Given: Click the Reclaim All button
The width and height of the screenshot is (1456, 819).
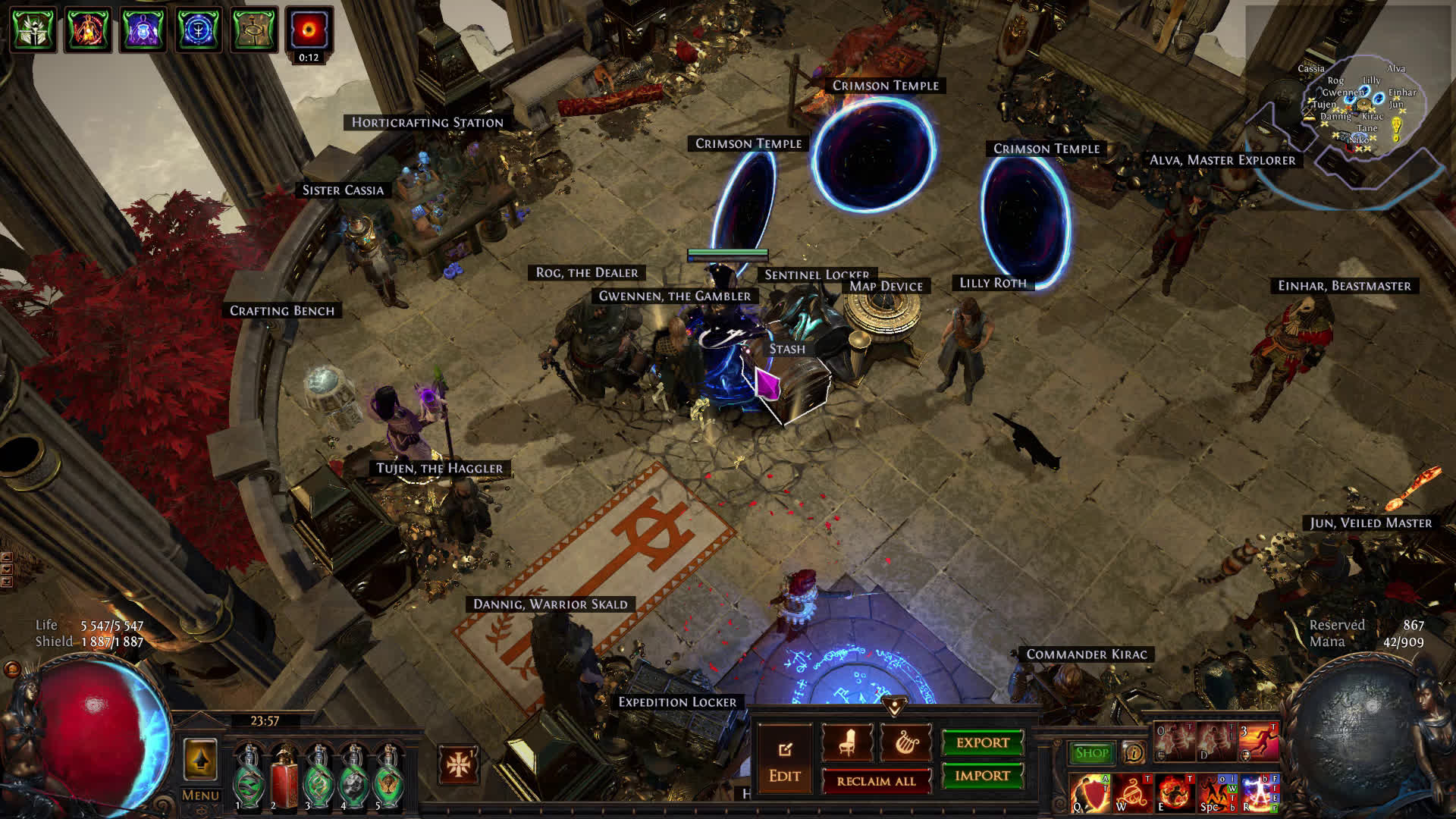Looking at the screenshot, I should click(x=876, y=781).
